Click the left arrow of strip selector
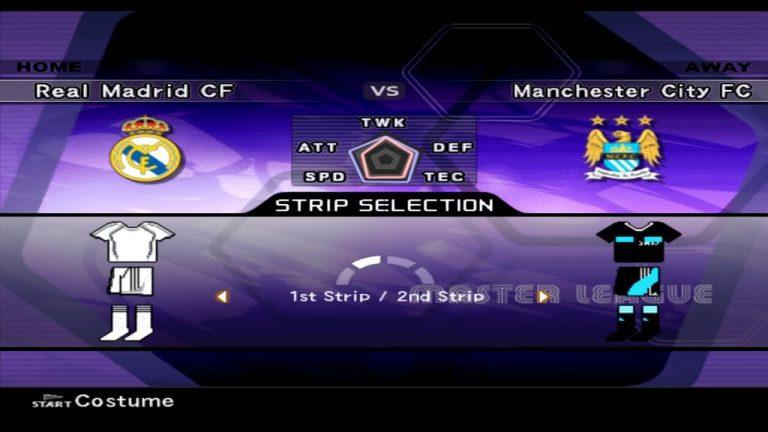 tap(222, 296)
